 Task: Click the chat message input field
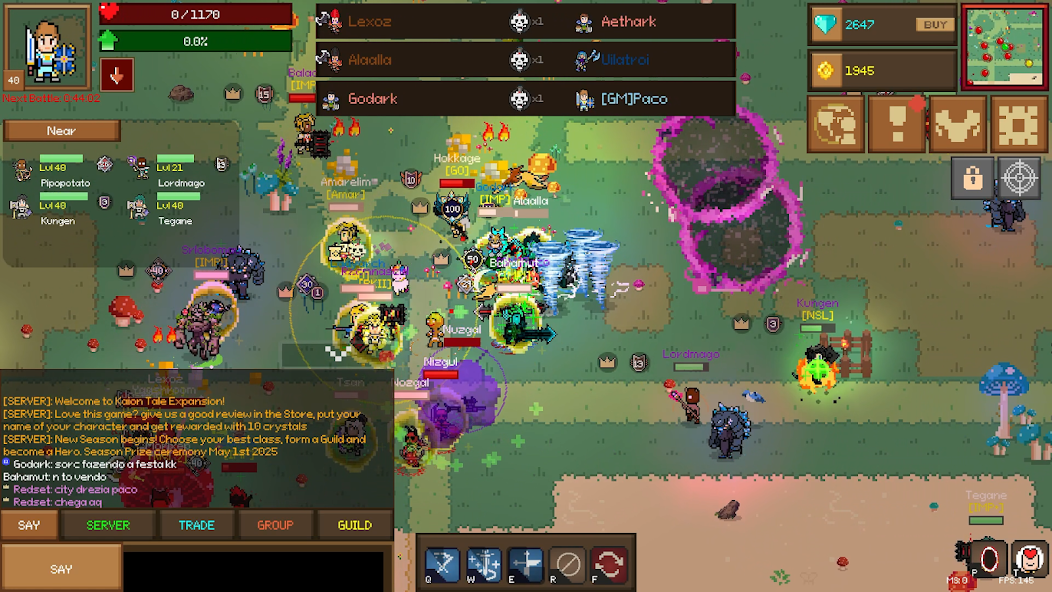(252, 569)
